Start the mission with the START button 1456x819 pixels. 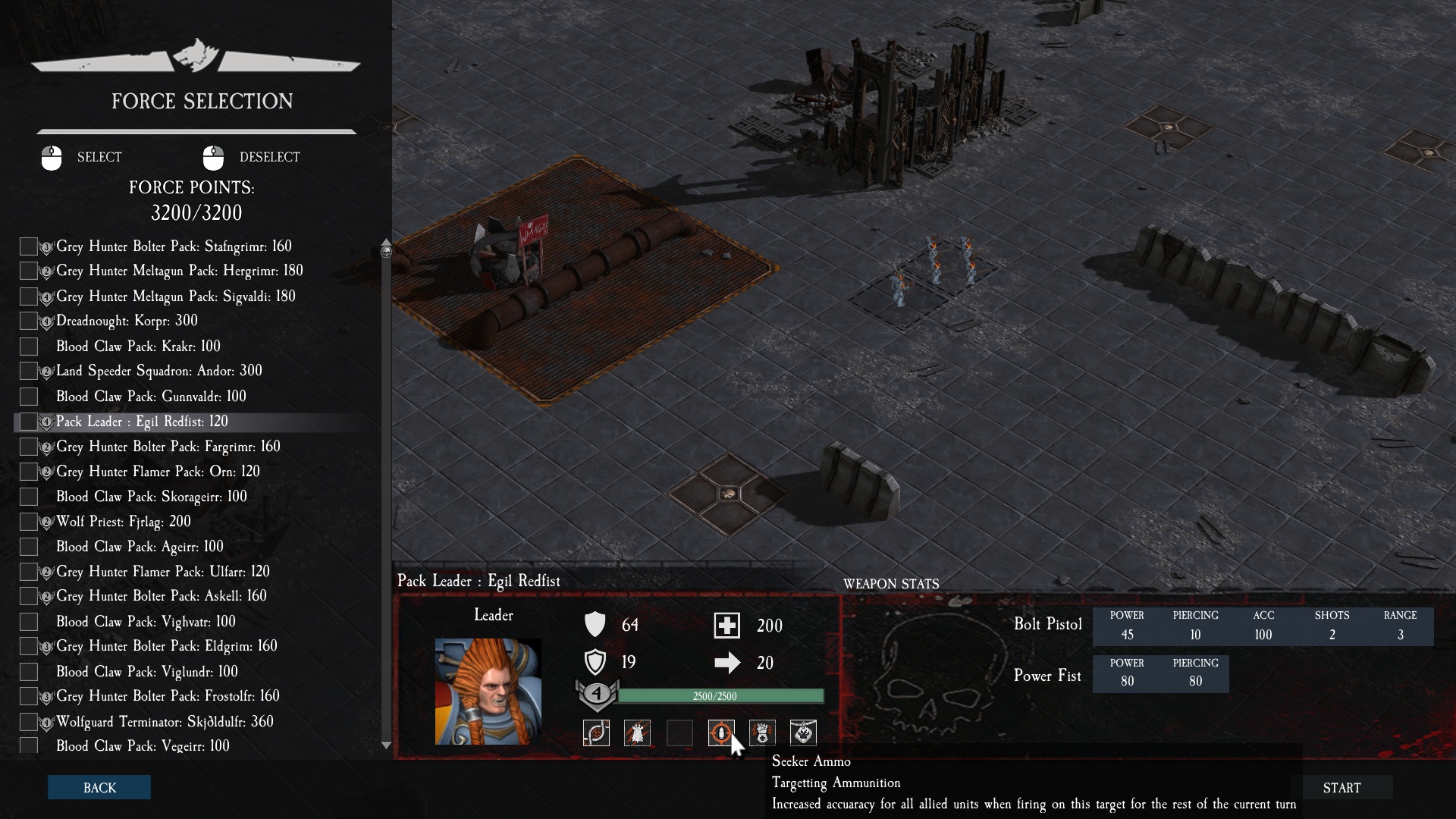(1341, 788)
